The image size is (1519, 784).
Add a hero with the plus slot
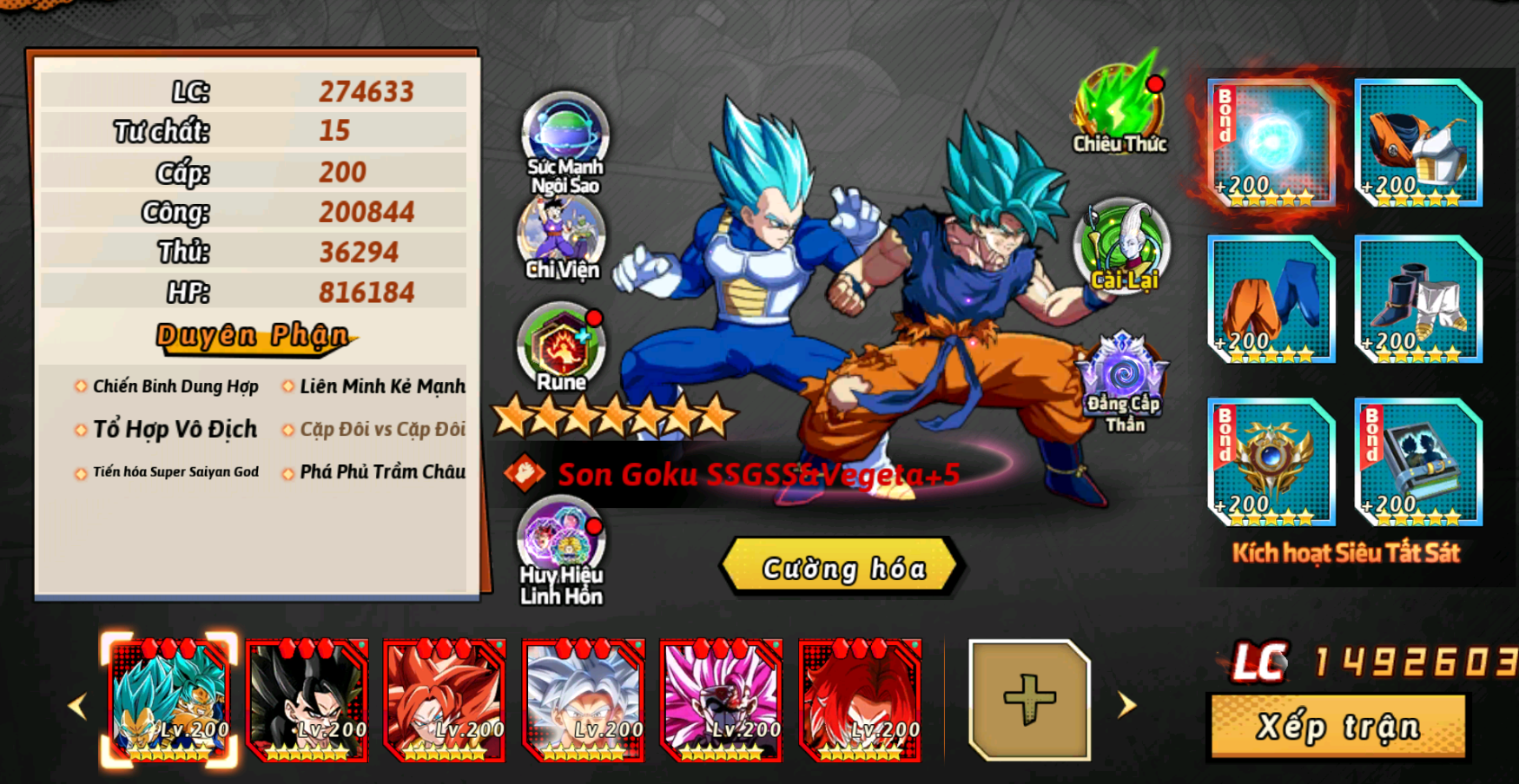(1029, 700)
